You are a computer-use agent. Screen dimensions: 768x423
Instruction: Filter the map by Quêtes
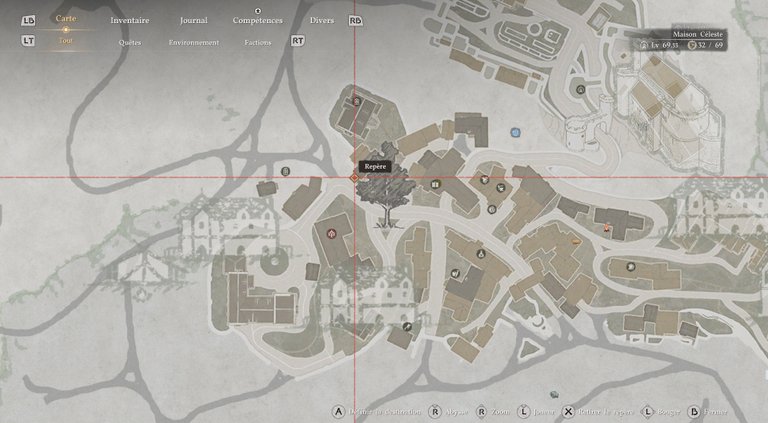130,43
